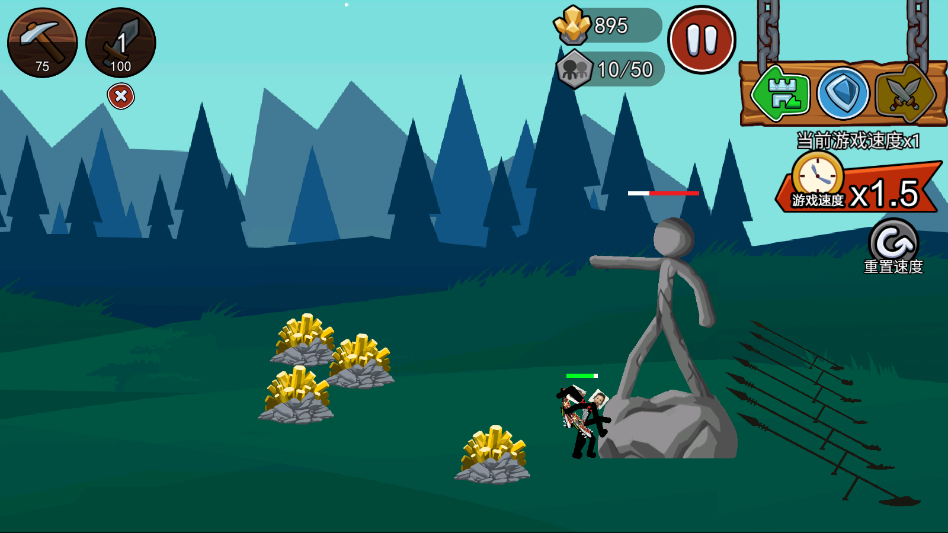Order the army to garrison the castle

click(x=781, y=93)
